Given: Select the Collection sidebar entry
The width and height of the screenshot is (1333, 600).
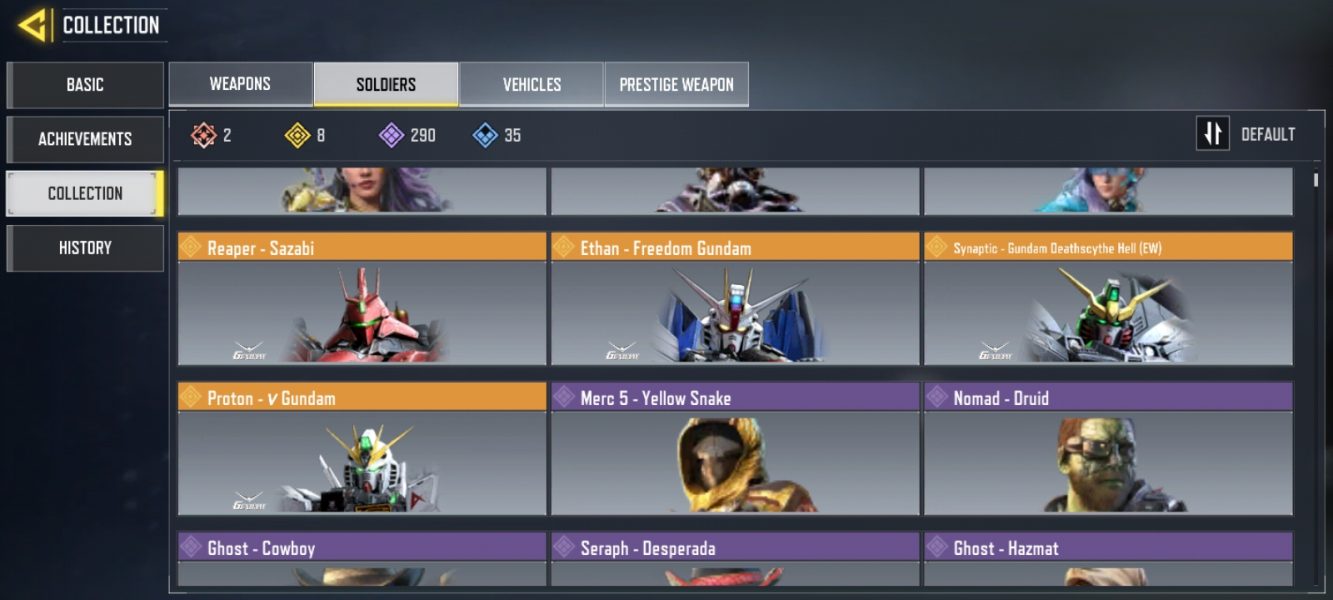Looking at the screenshot, I should 85,193.
